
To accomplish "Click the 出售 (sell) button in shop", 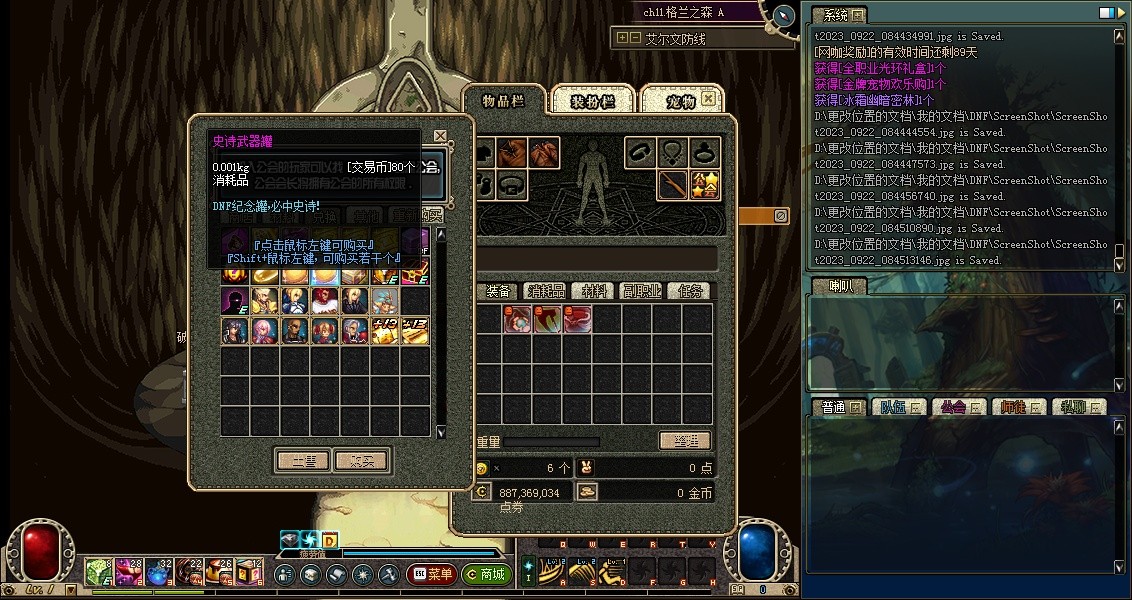I will [303, 461].
